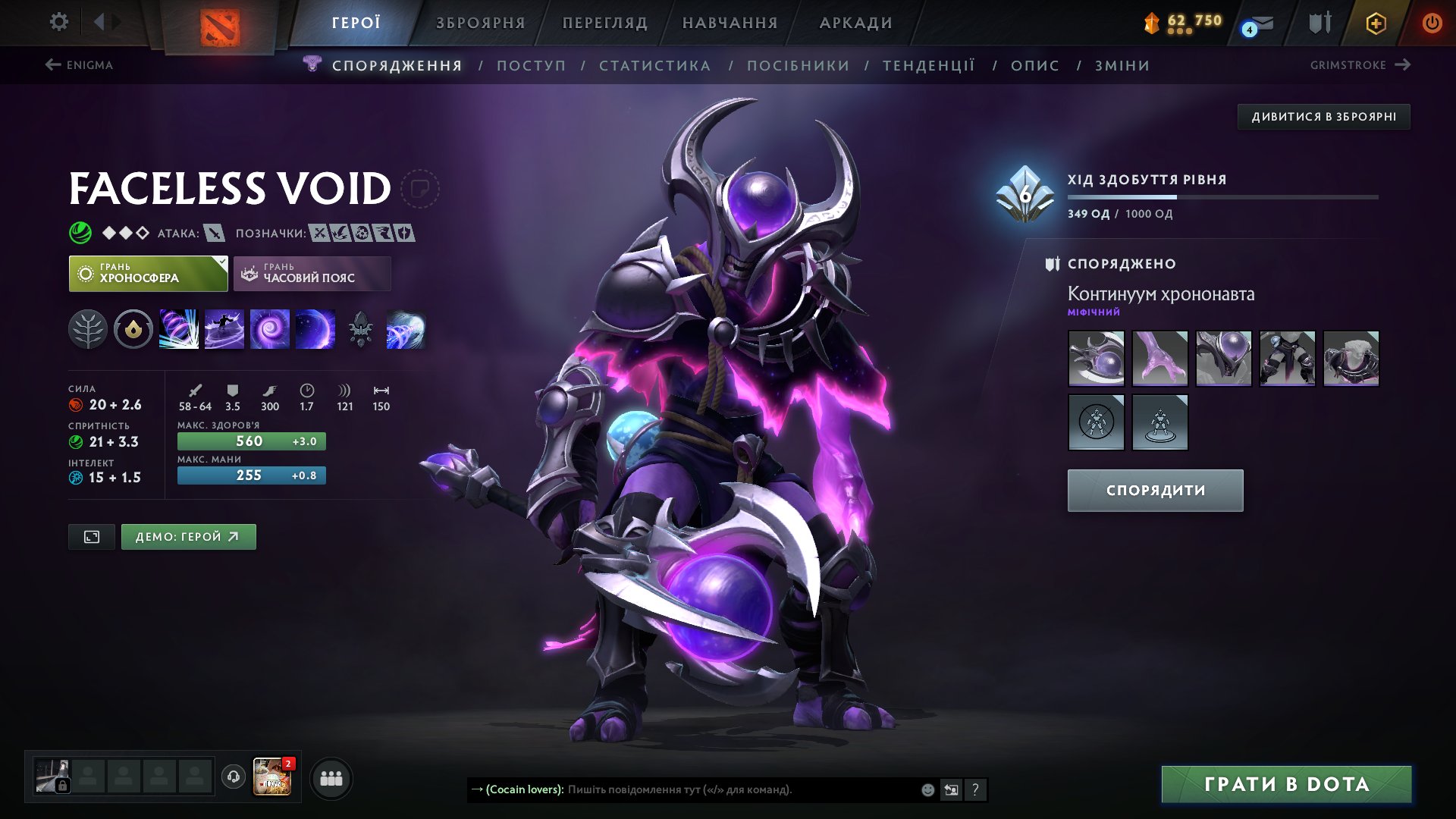Open the СТАТИСТИКА section
This screenshot has width=1456, height=819.
click(654, 66)
